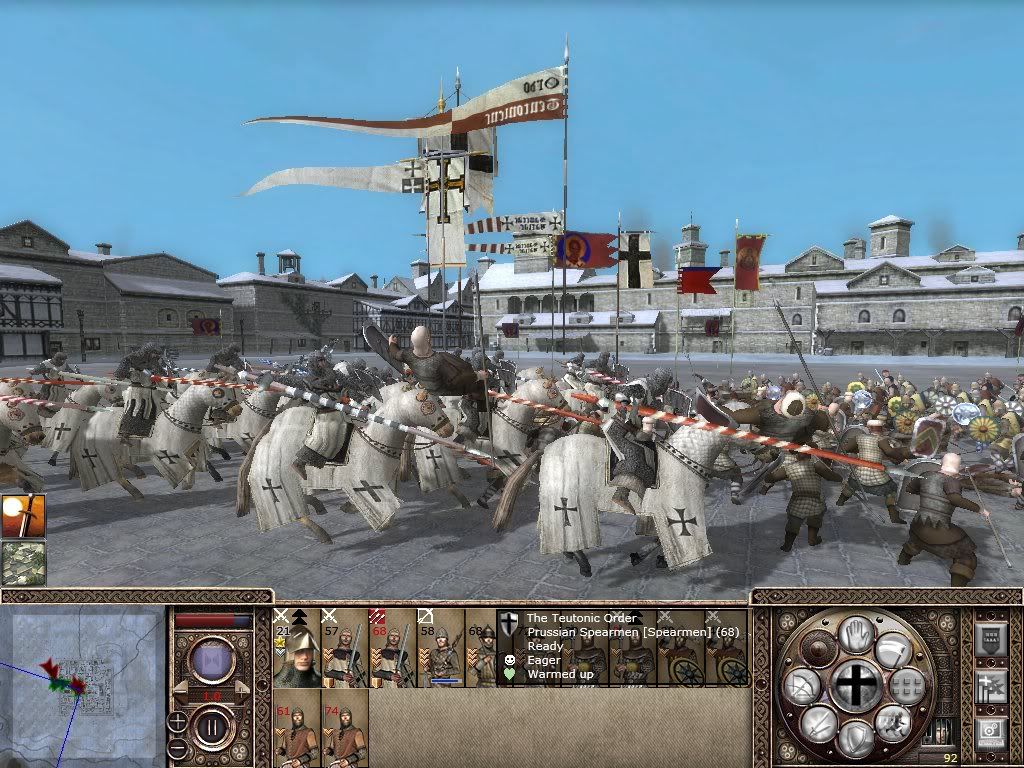This screenshot has width=1024, height=768.
Task: Click the sunset sword event icon
Action: [23, 516]
